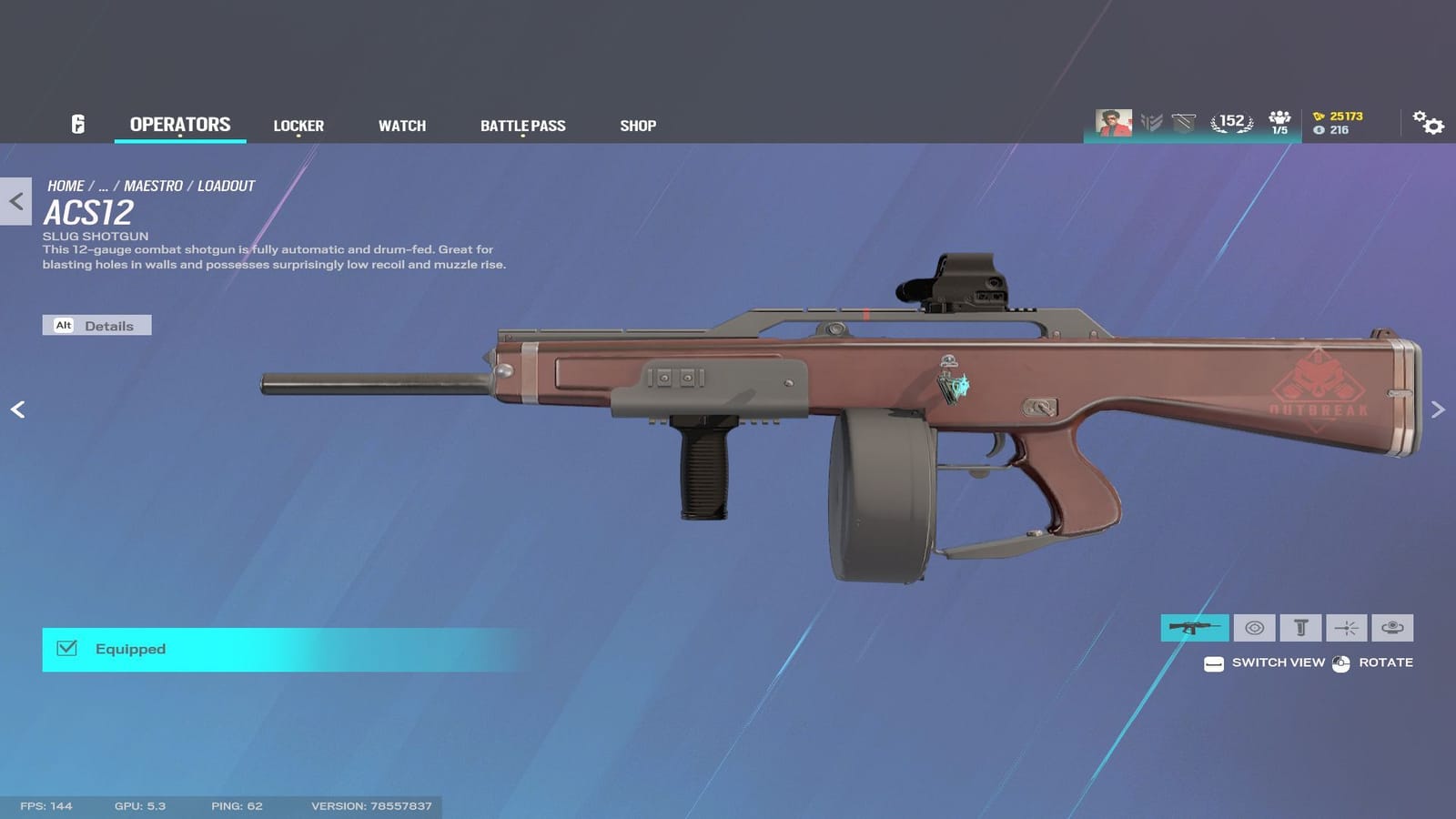1456x819 pixels.
Task: Switch to the Battle Pass tab
Action: point(523,126)
